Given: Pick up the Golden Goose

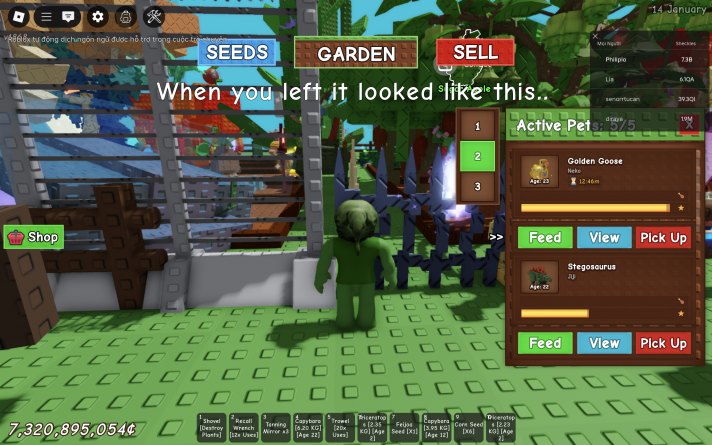Looking at the screenshot, I should (663, 237).
